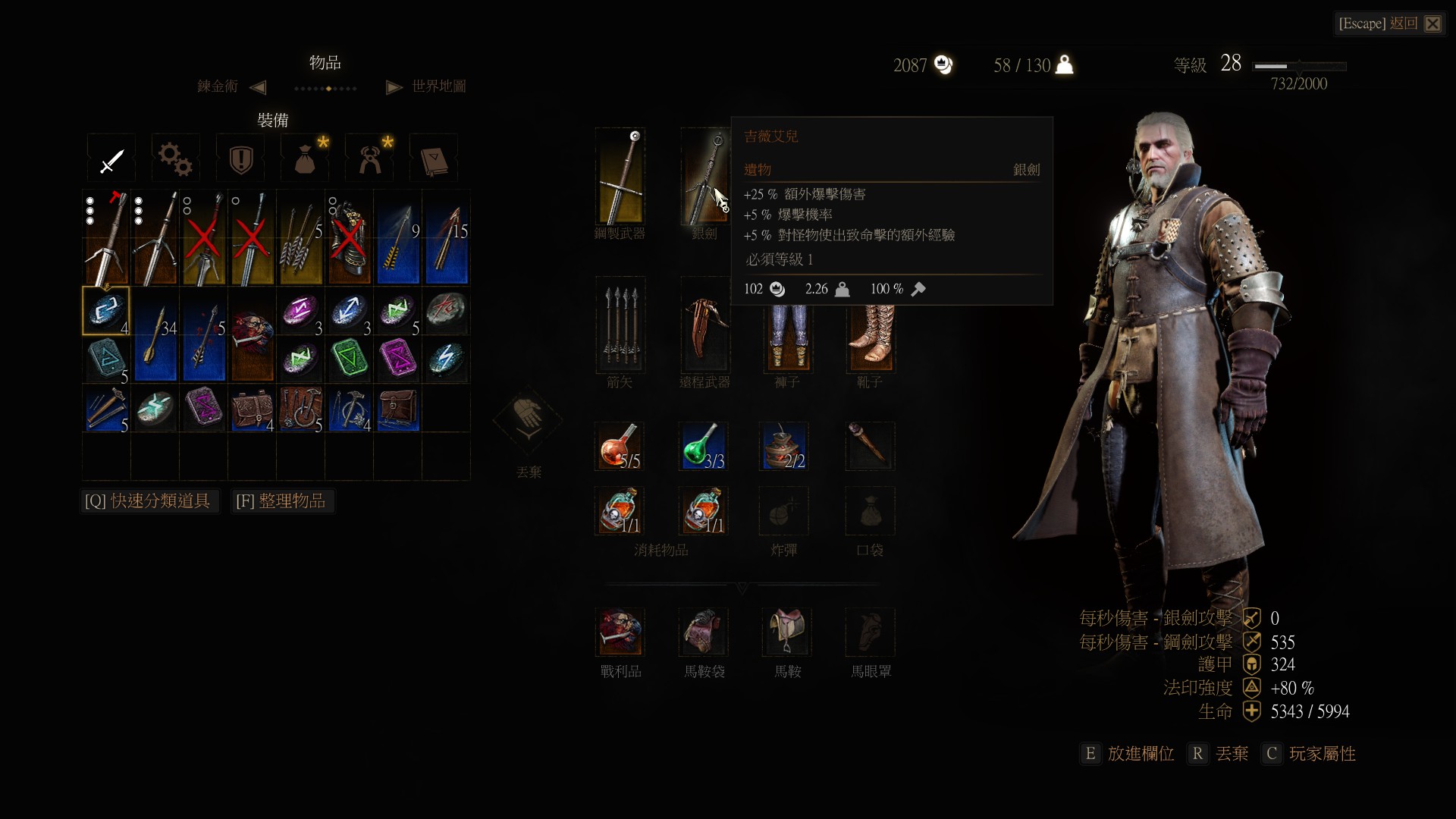The height and width of the screenshot is (819, 1456).
Task: Select the torch in the quick slot
Action: click(870, 447)
